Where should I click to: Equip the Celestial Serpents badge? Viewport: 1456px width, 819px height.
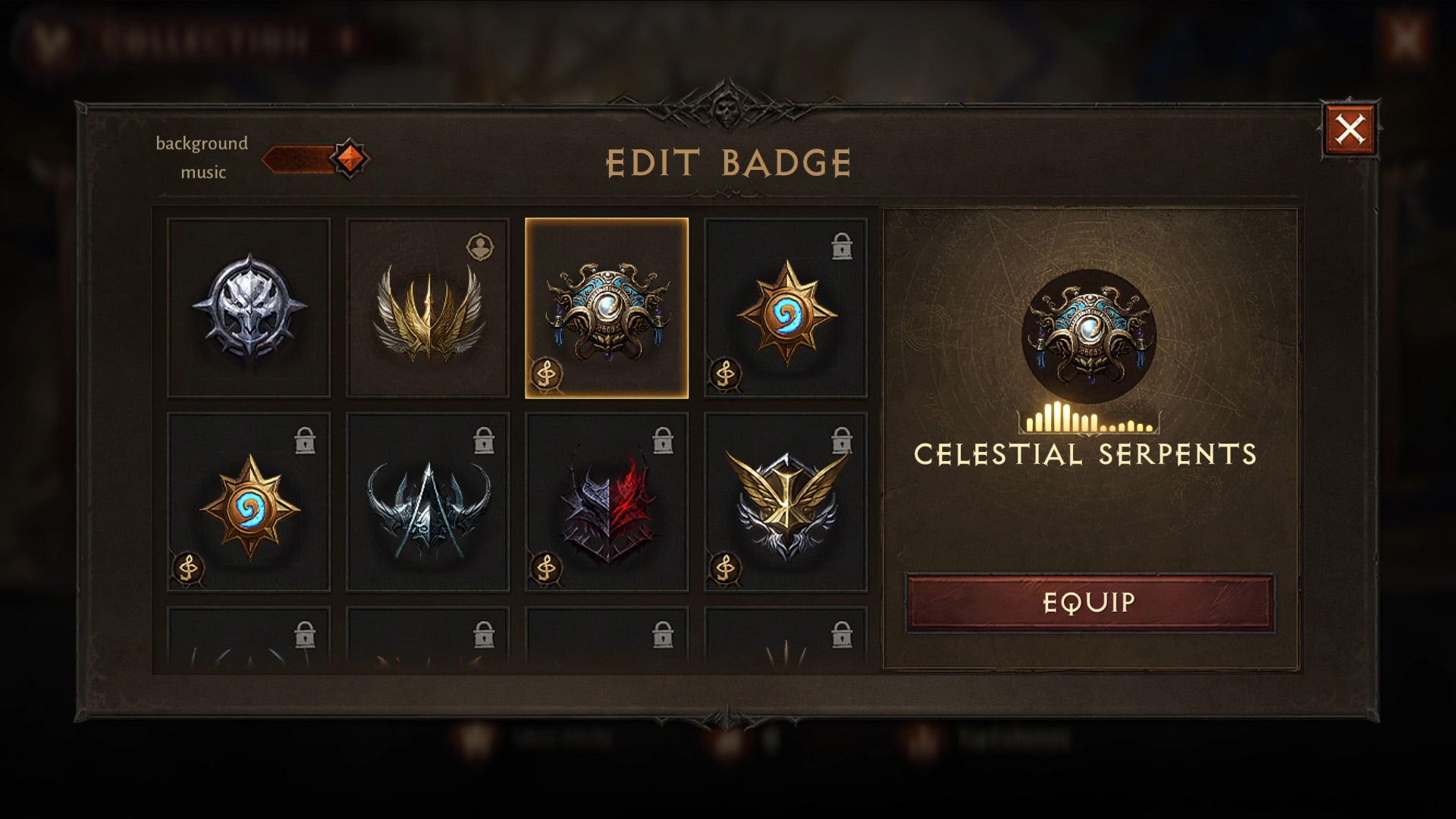1089,603
